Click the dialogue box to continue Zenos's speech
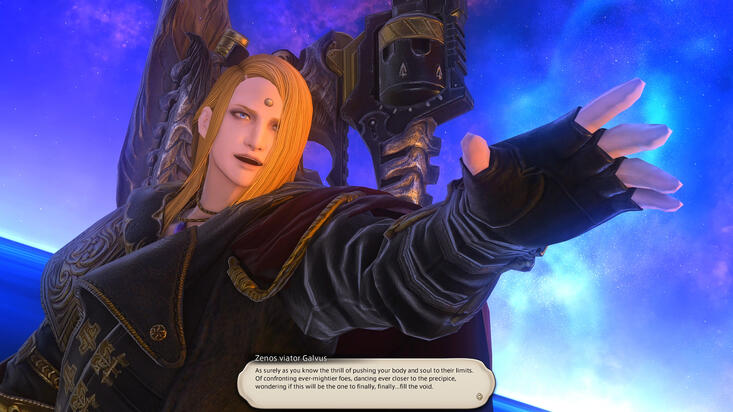 pos(366,380)
